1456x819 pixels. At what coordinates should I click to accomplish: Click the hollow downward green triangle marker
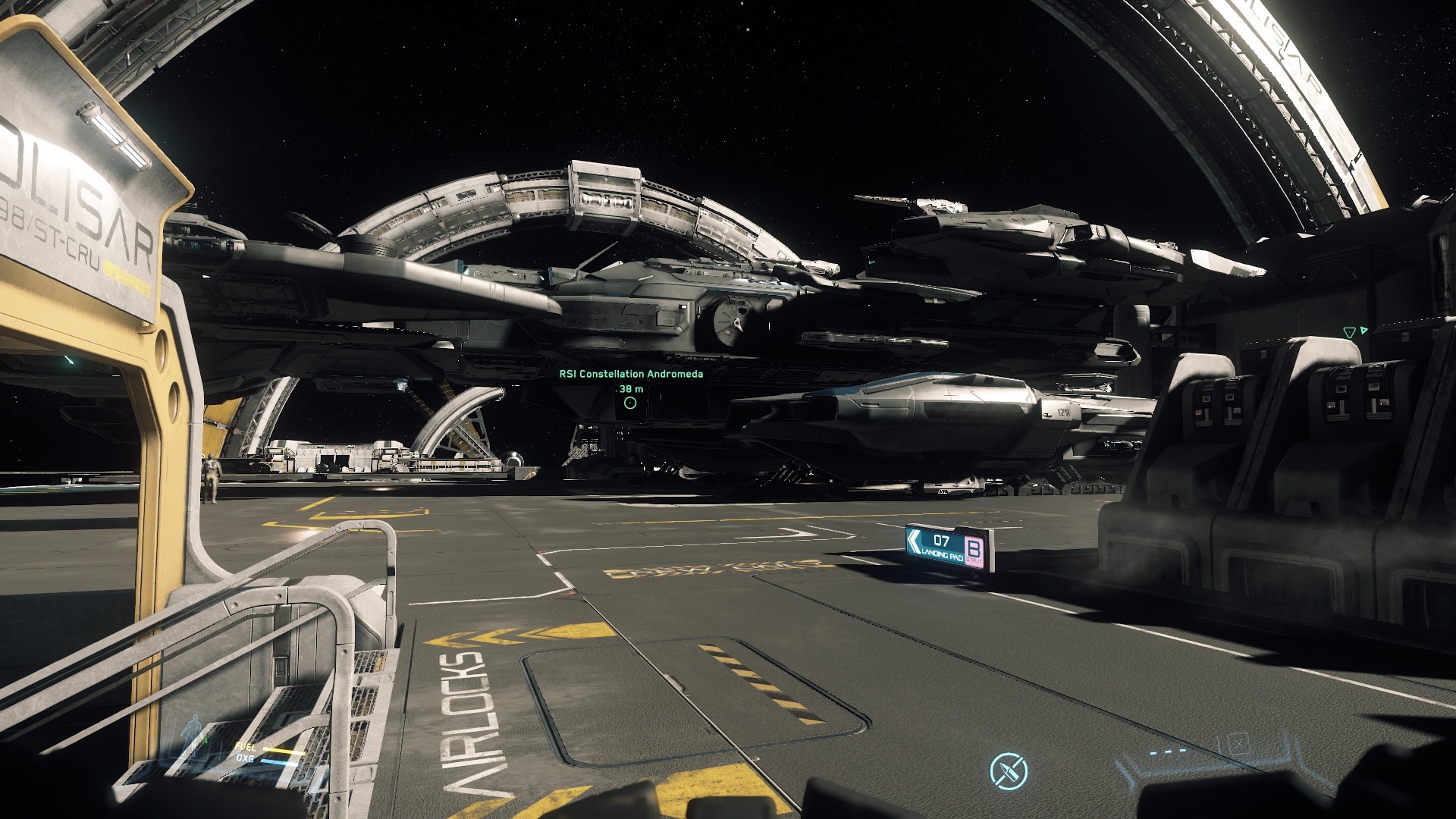[1349, 333]
